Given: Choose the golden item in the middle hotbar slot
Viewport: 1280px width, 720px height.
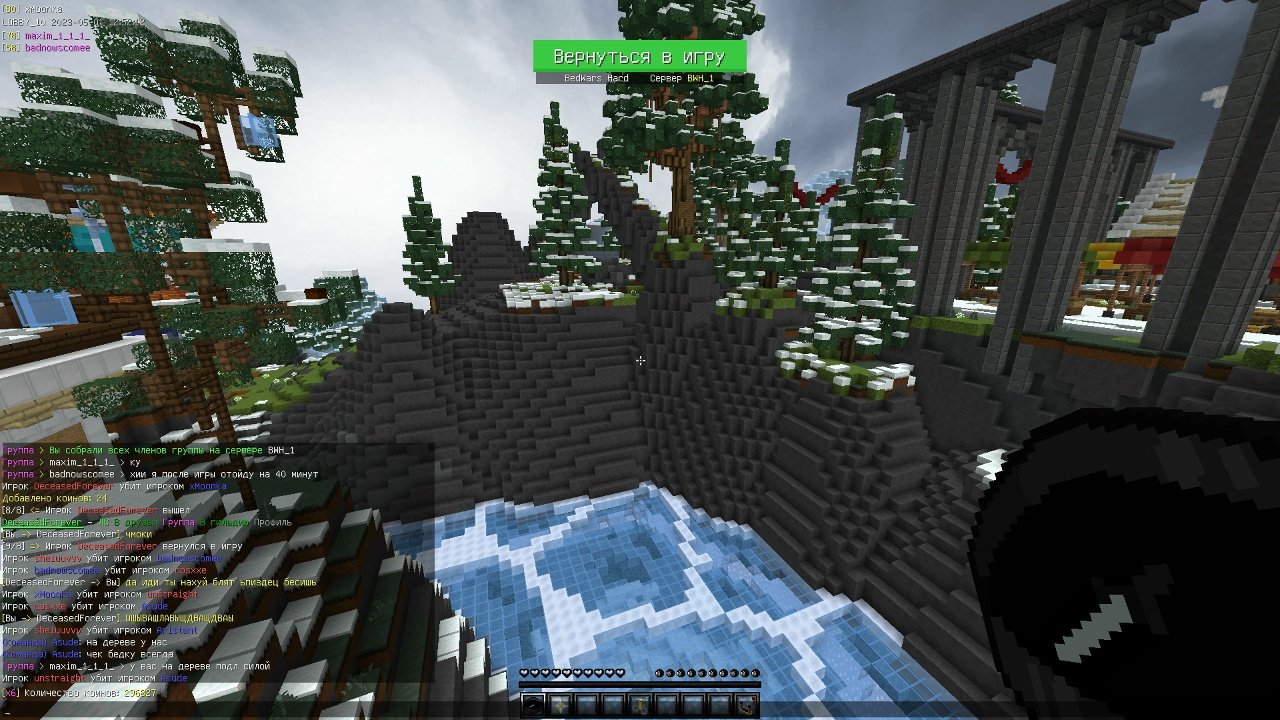Looking at the screenshot, I should pyautogui.click(x=639, y=706).
